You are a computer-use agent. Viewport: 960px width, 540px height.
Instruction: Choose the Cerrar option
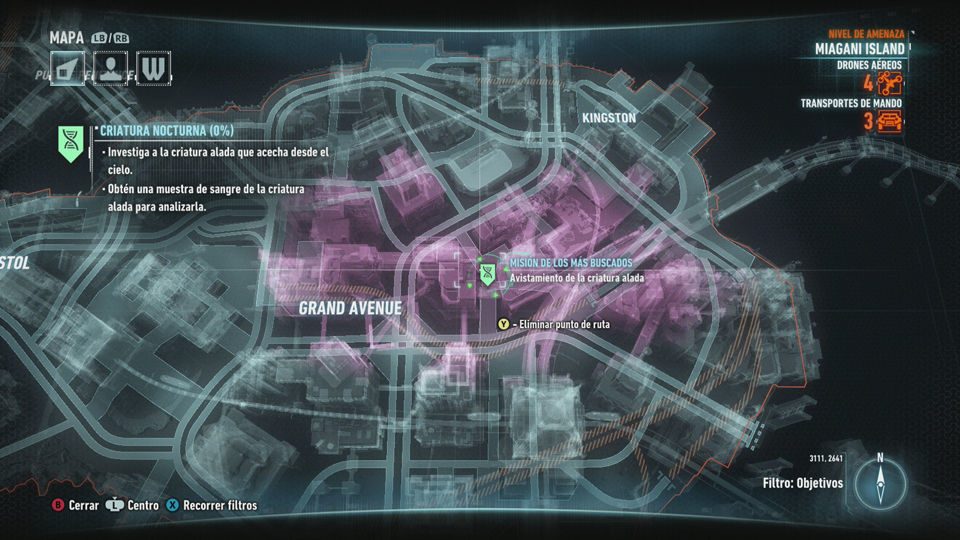[76, 505]
